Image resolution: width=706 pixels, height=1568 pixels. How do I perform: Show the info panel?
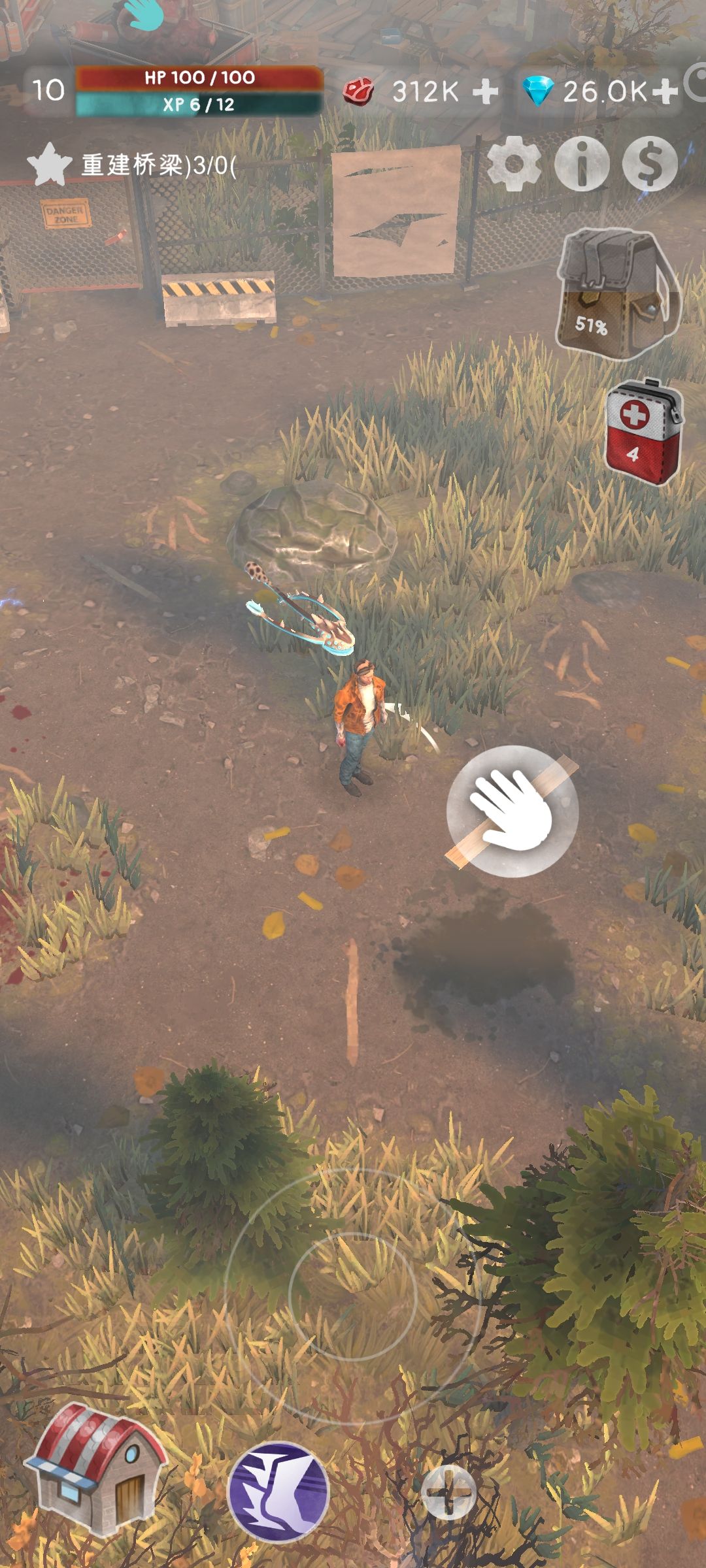pos(582,163)
